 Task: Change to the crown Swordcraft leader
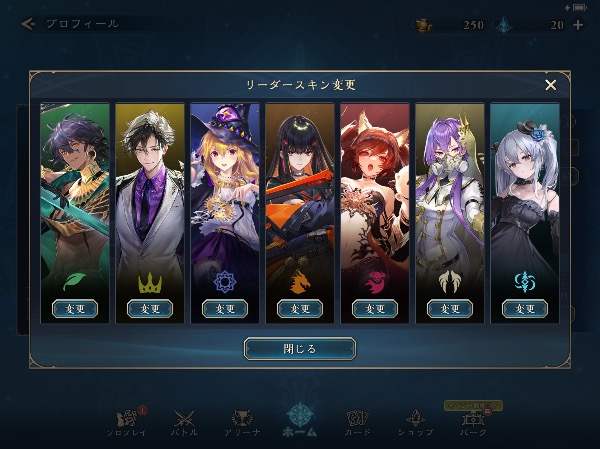(150, 309)
